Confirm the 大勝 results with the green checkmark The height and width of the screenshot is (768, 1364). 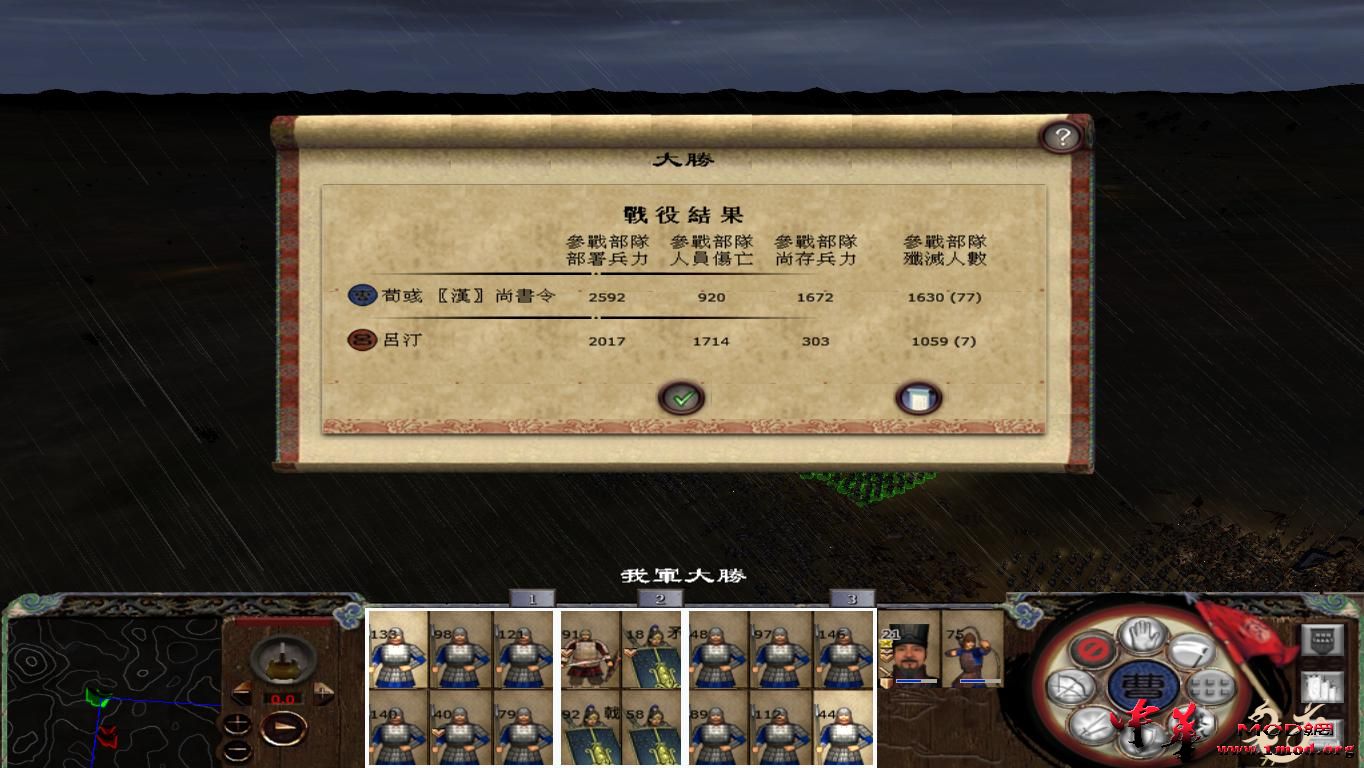tap(683, 397)
